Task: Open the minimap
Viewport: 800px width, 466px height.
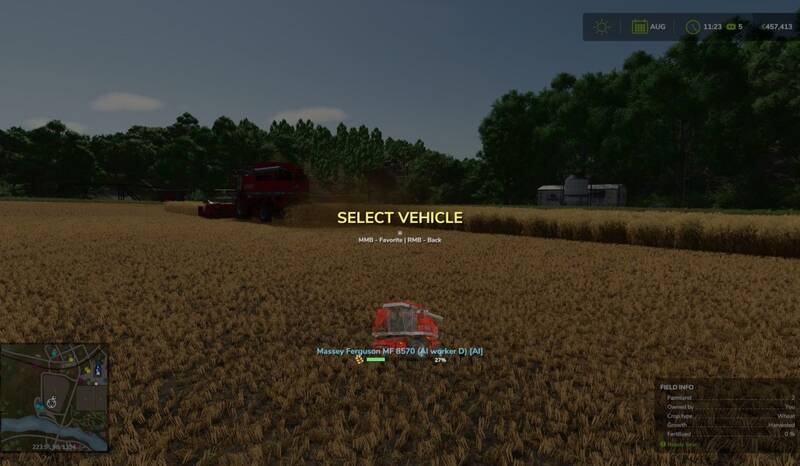Action: pyautogui.click(x=55, y=393)
